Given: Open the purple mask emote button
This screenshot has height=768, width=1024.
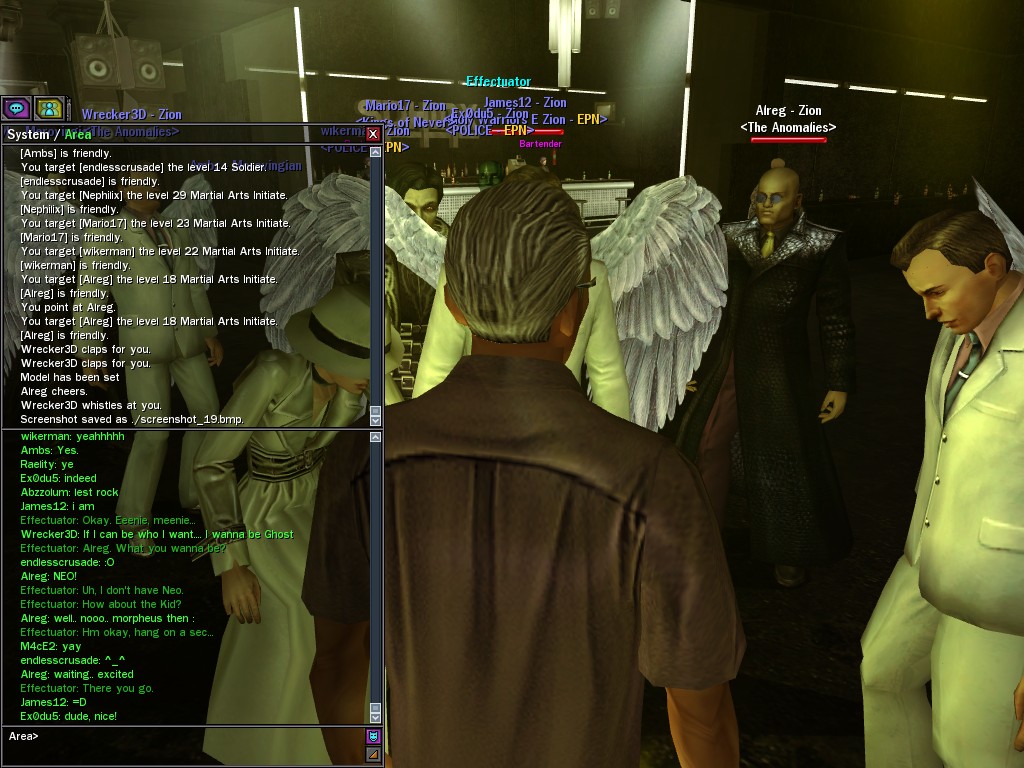Looking at the screenshot, I should [x=374, y=737].
